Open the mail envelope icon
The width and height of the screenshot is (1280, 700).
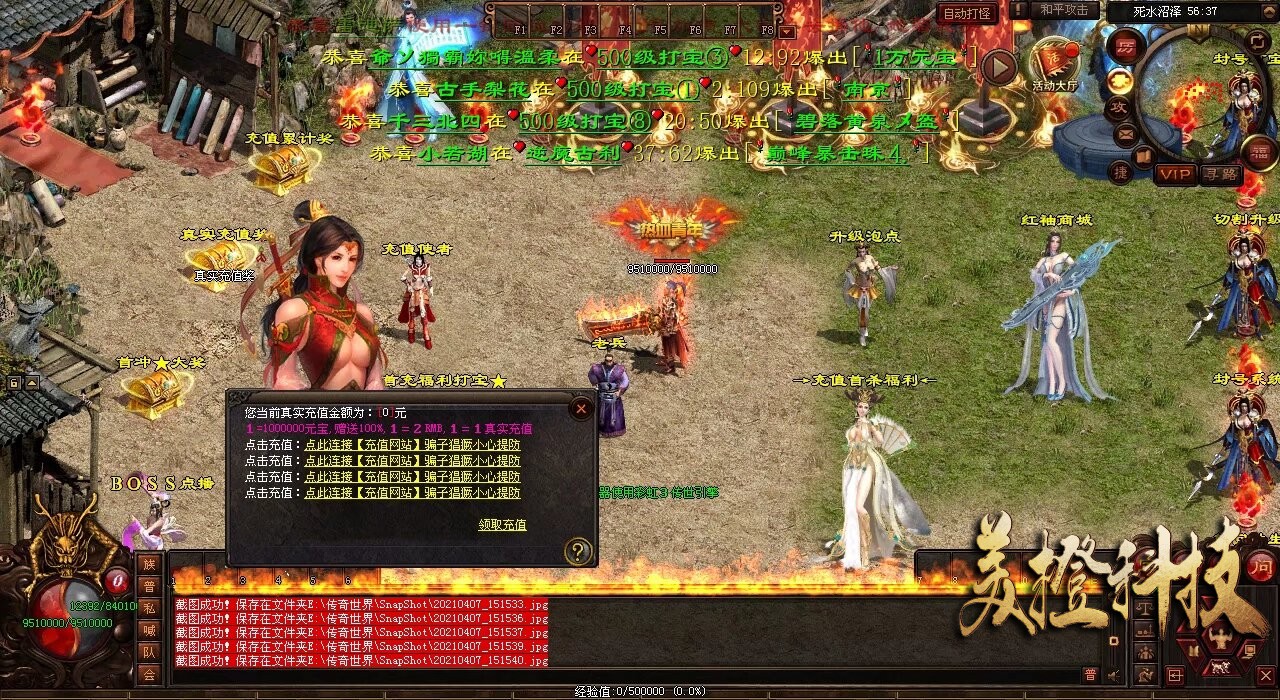coord(1125,133)
